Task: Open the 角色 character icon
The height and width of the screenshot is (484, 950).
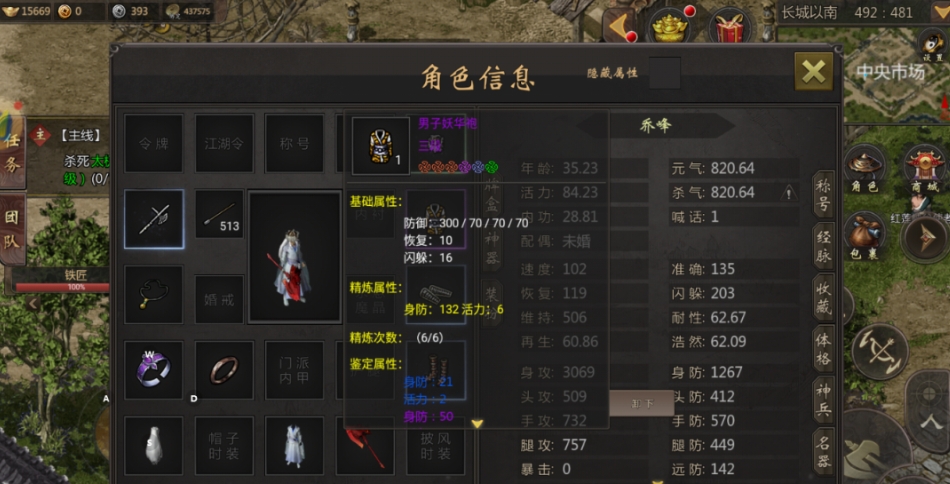Action: (865, 170)
